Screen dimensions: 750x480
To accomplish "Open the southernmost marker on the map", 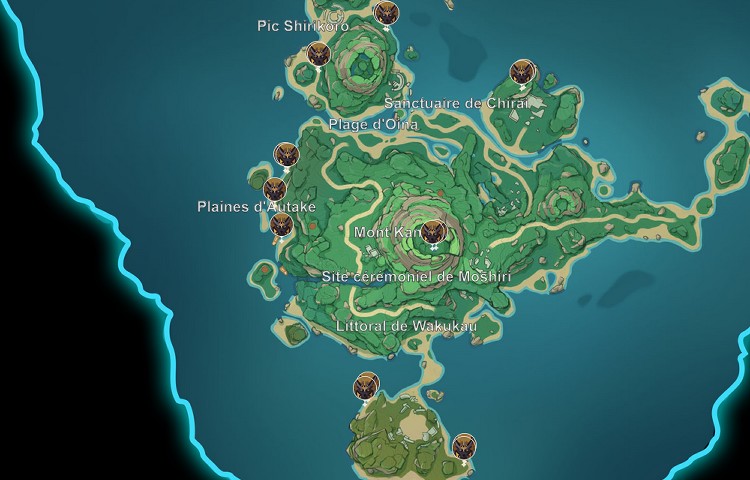I will 464,446.
